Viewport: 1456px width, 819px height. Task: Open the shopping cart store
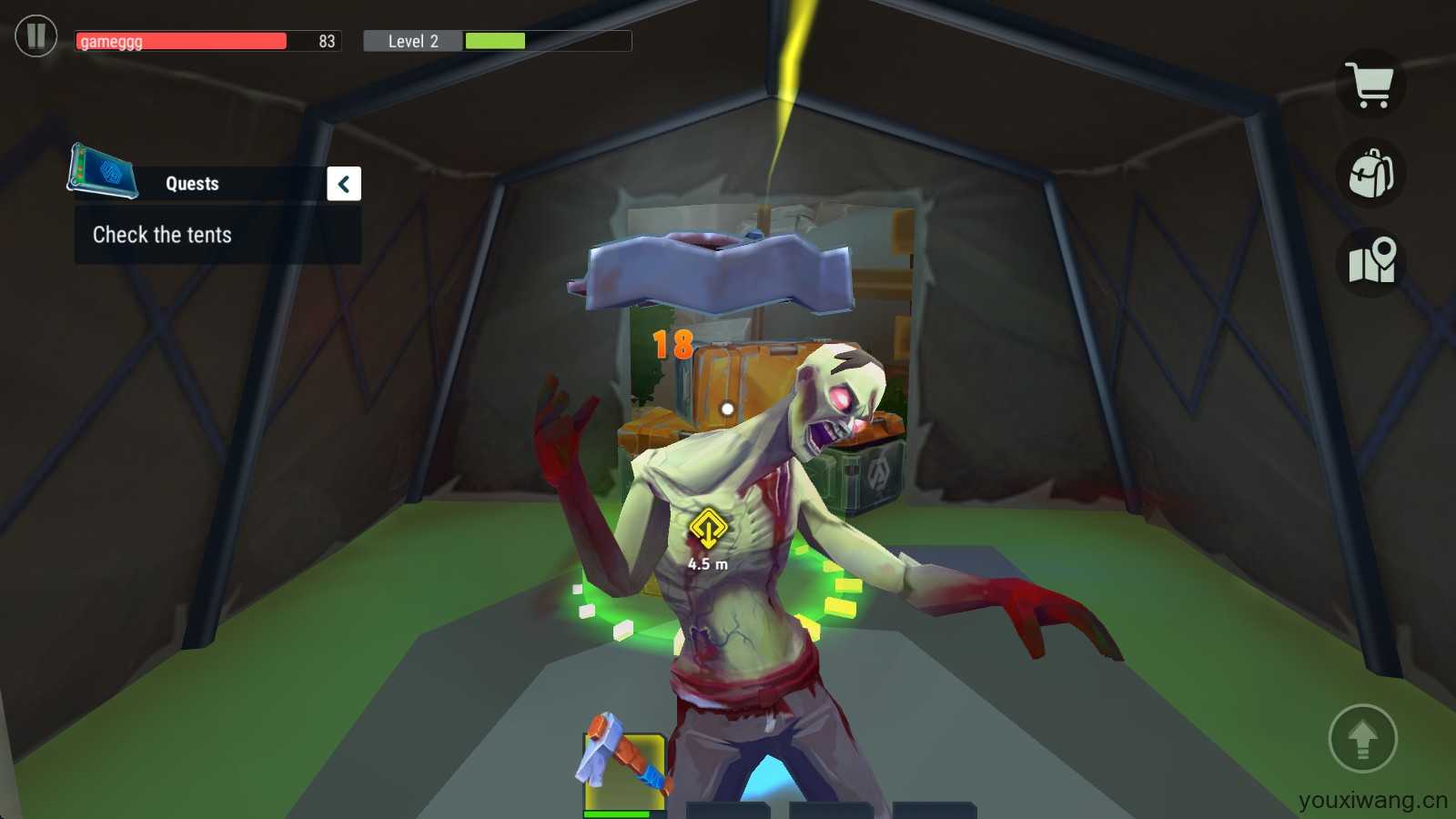pos(1371,86)
